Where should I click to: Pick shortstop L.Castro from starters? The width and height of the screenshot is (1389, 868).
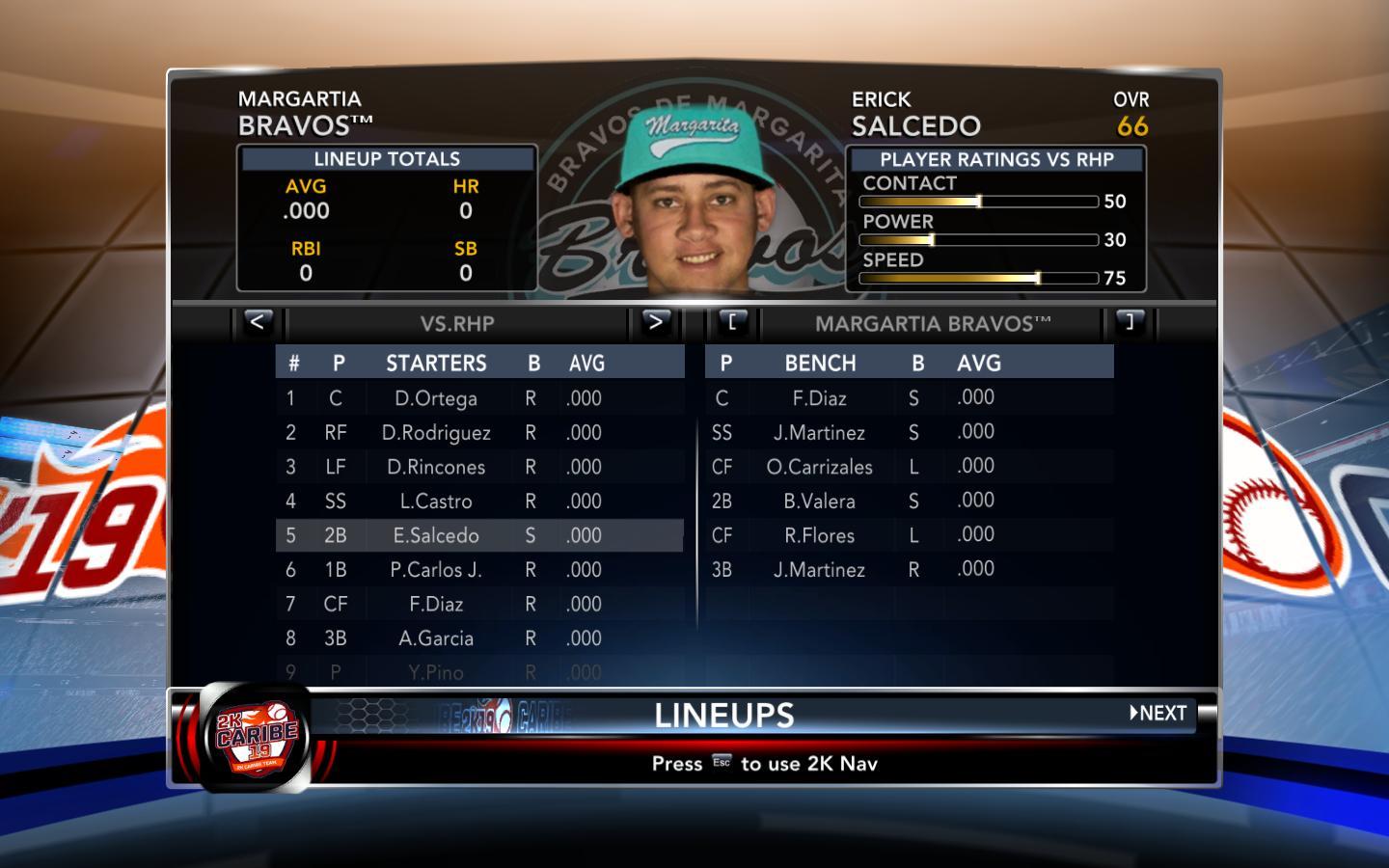click(436, 502)
